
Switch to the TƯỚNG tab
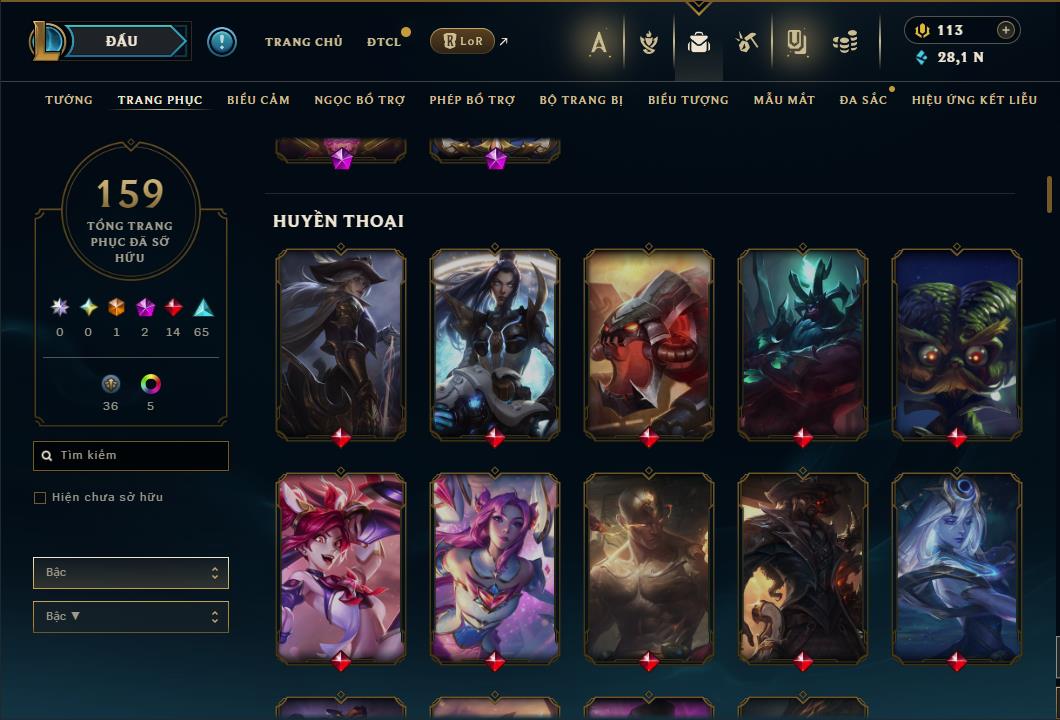(x=69, y=100)
